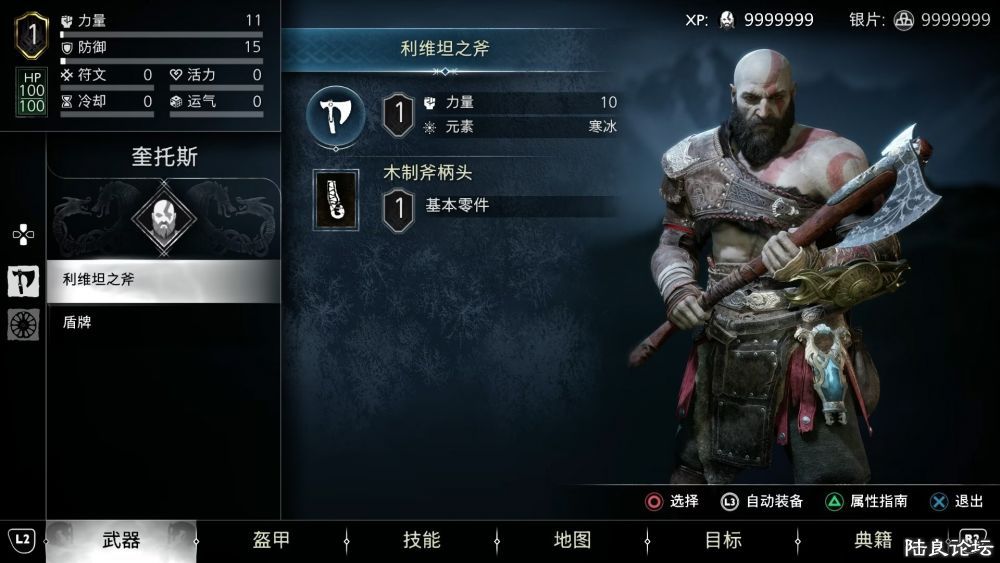The height and width of the screenshot is (563, 1000).
Task: Select the 木制斧柄头 pommel slot
Action: (x=336, y=200)
